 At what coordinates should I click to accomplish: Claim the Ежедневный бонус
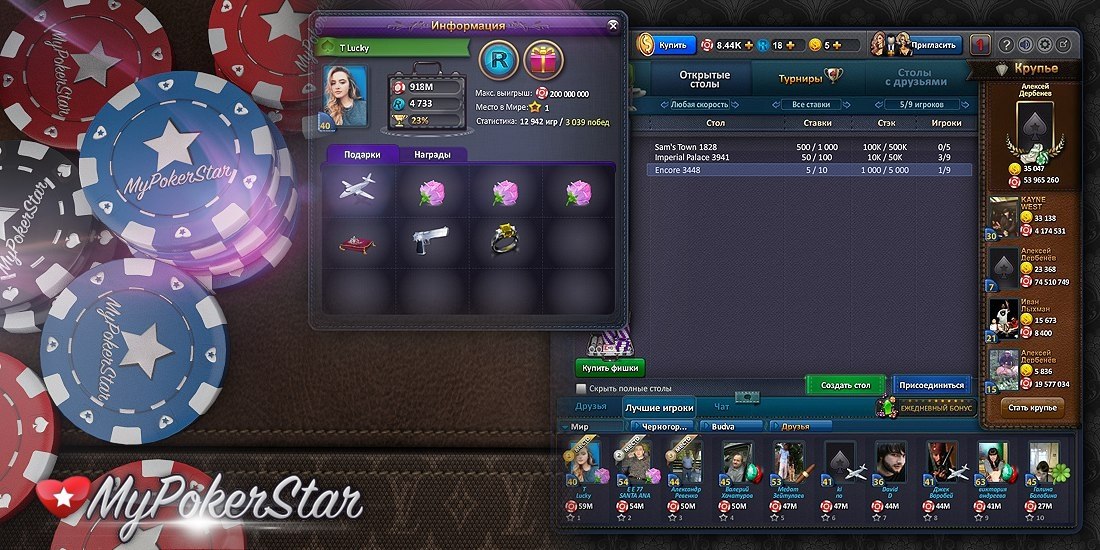pos(925,408)
